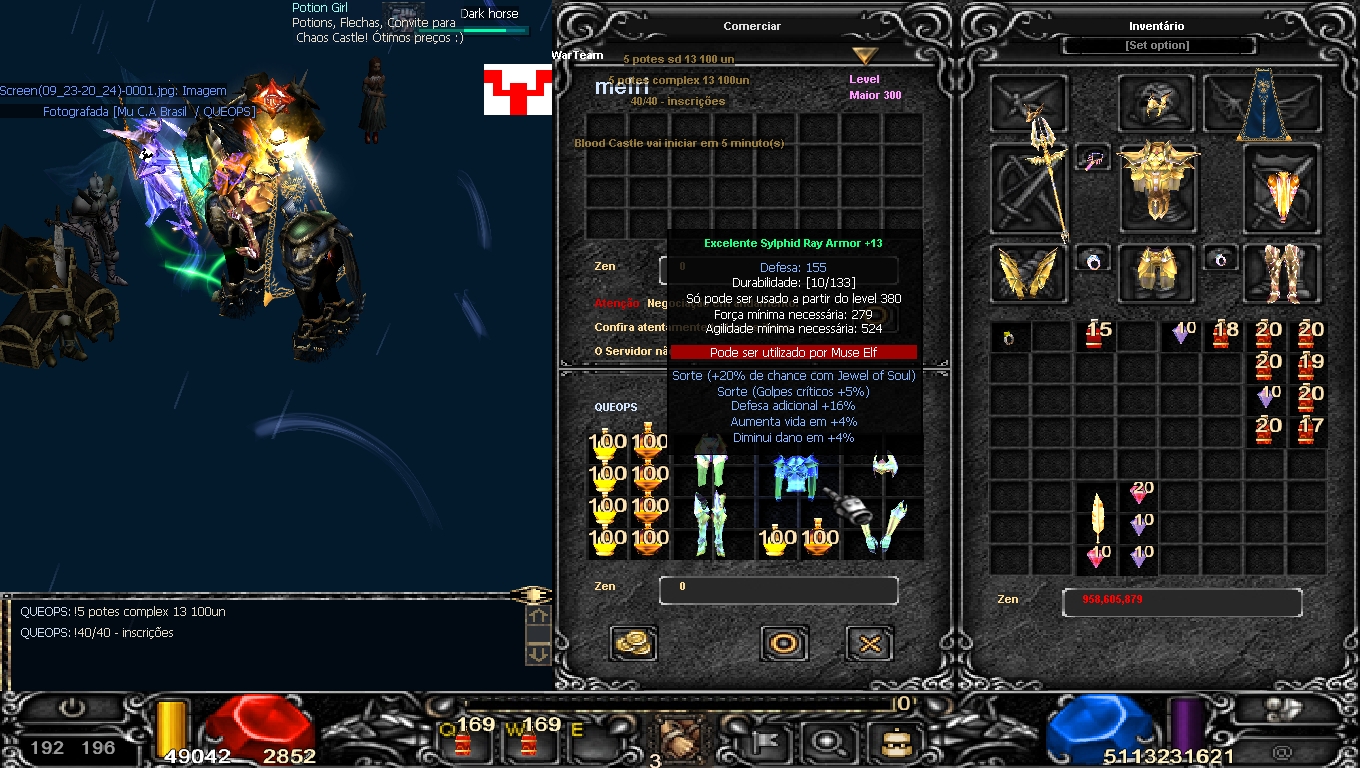Click the gold coins Zen button

tap(633, 643)
